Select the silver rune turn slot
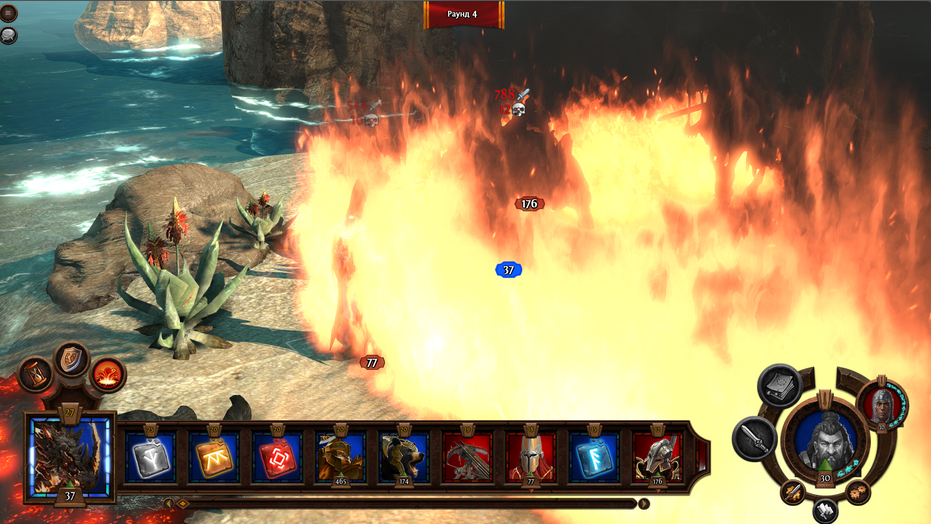931x524 pixels. click(152, 457)
